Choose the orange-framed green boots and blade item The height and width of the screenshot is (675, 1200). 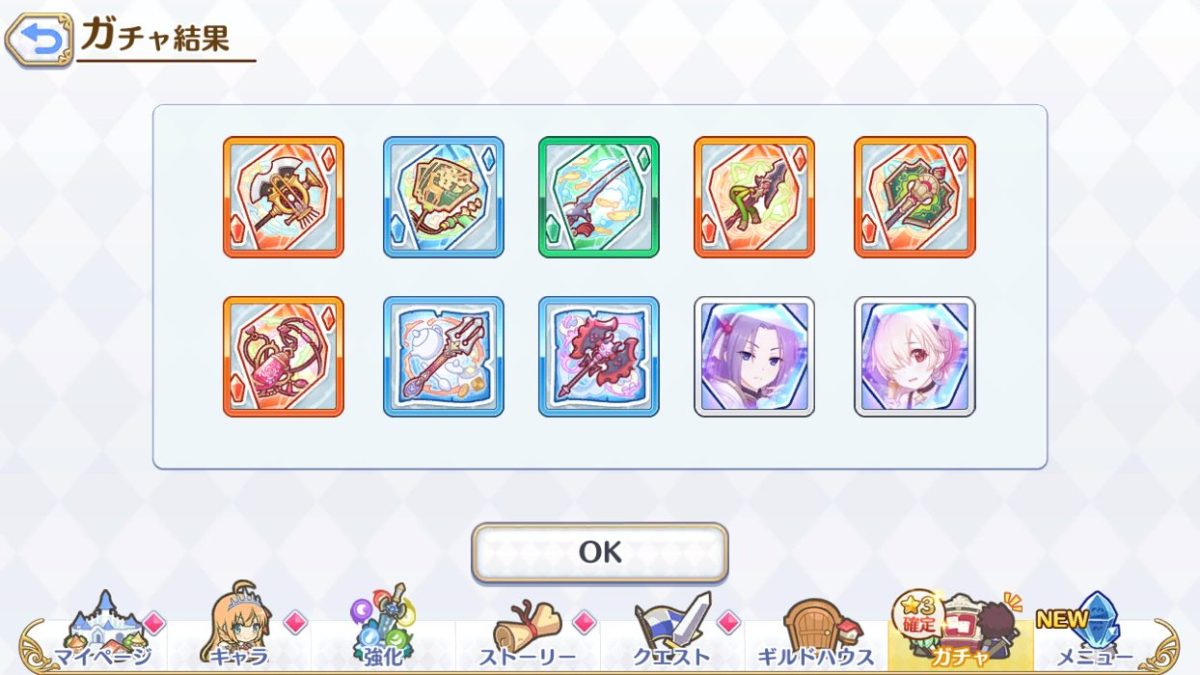754,197
